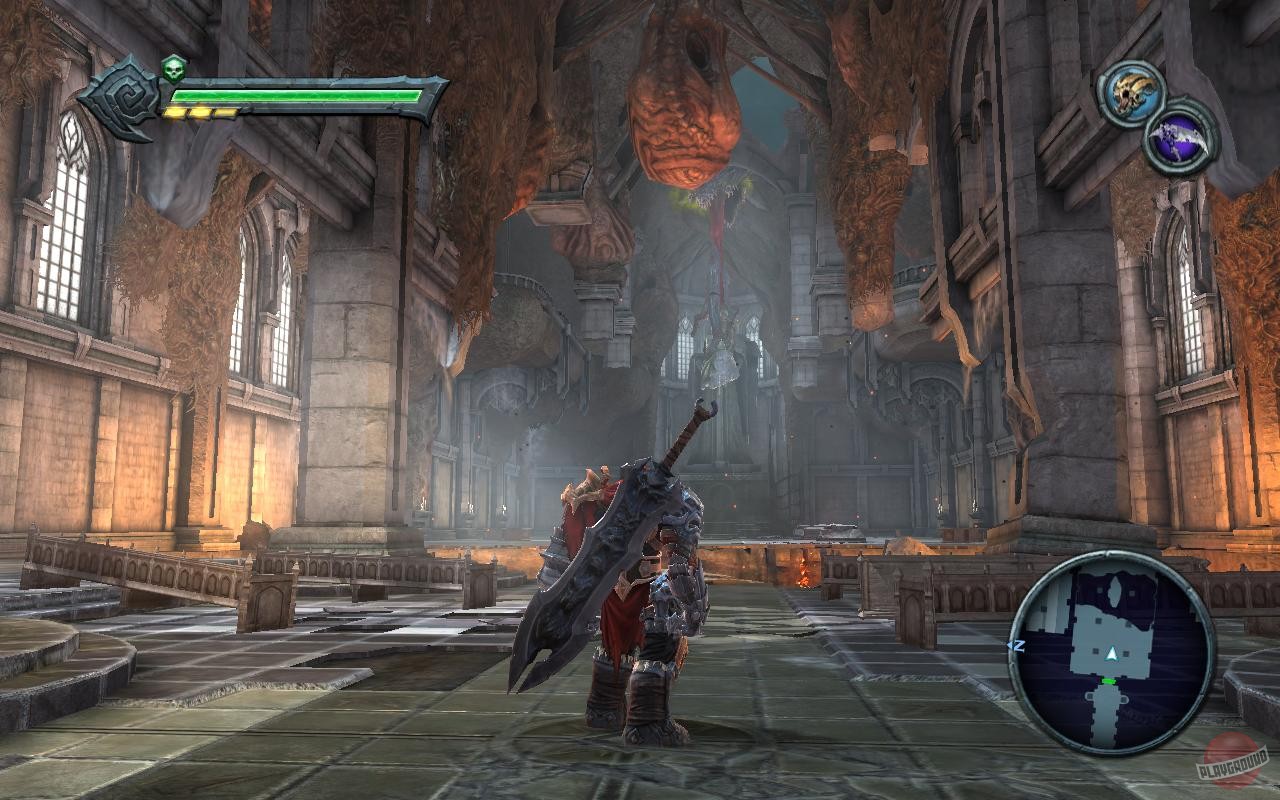Click the white player arrow on the minimap
The height and width of the screenshot is (800, 1280).
(x=1112, y=653)
